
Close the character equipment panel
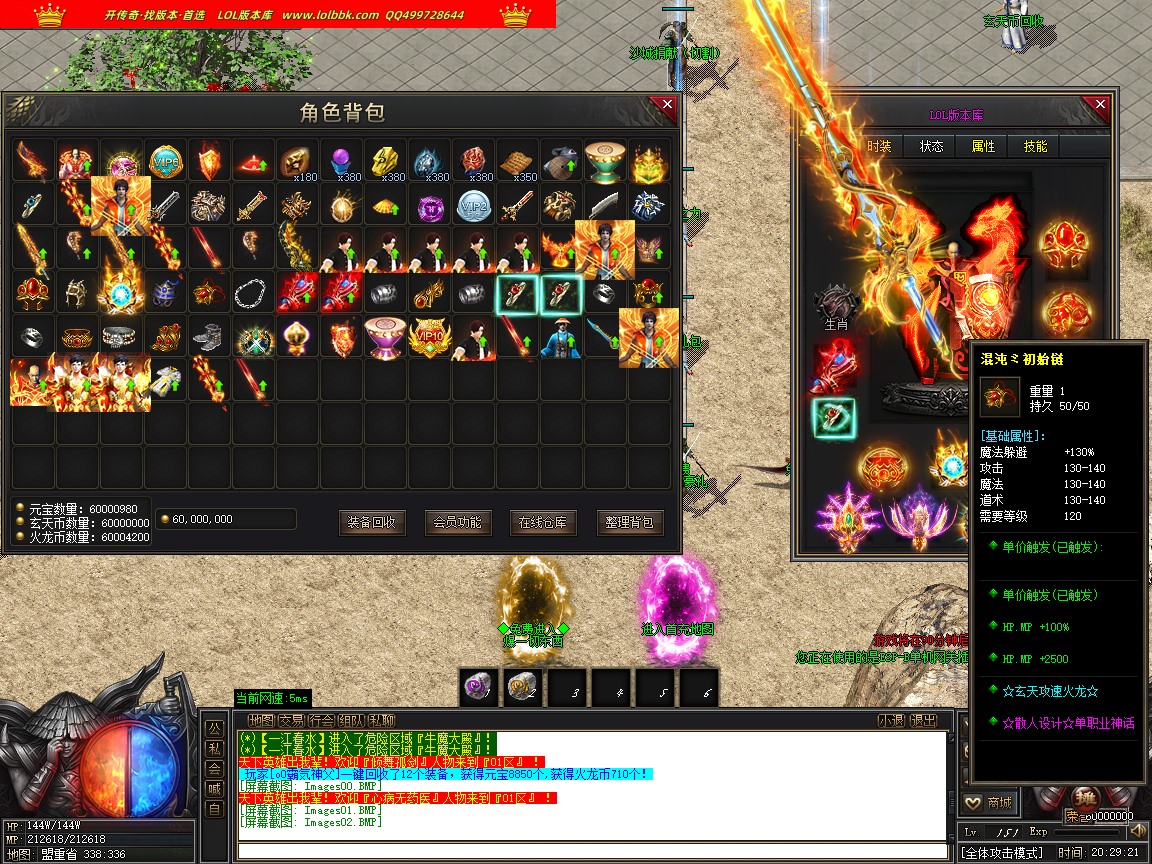[x=1100, y=105]
